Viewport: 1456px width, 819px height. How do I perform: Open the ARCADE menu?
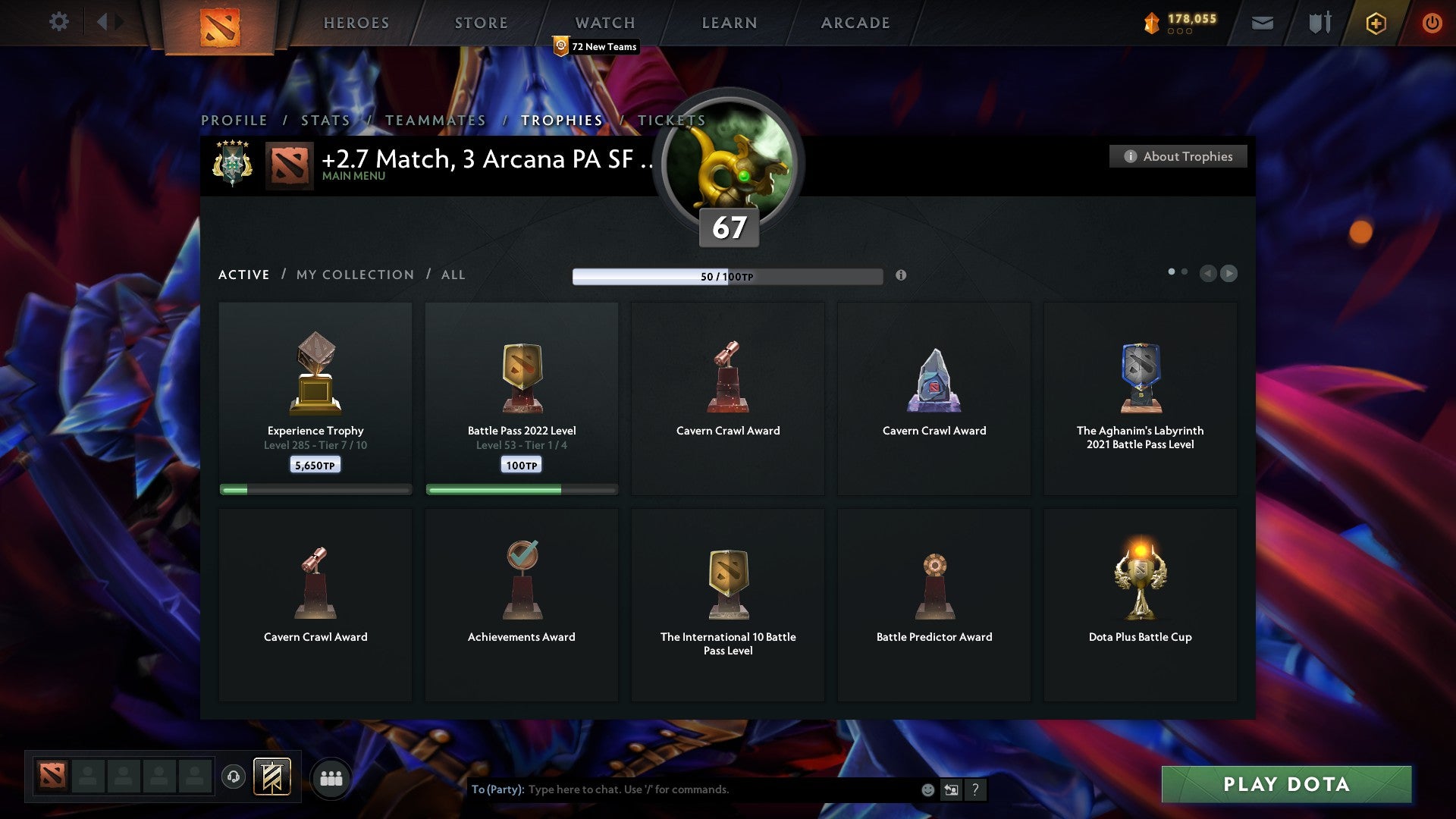855,23
